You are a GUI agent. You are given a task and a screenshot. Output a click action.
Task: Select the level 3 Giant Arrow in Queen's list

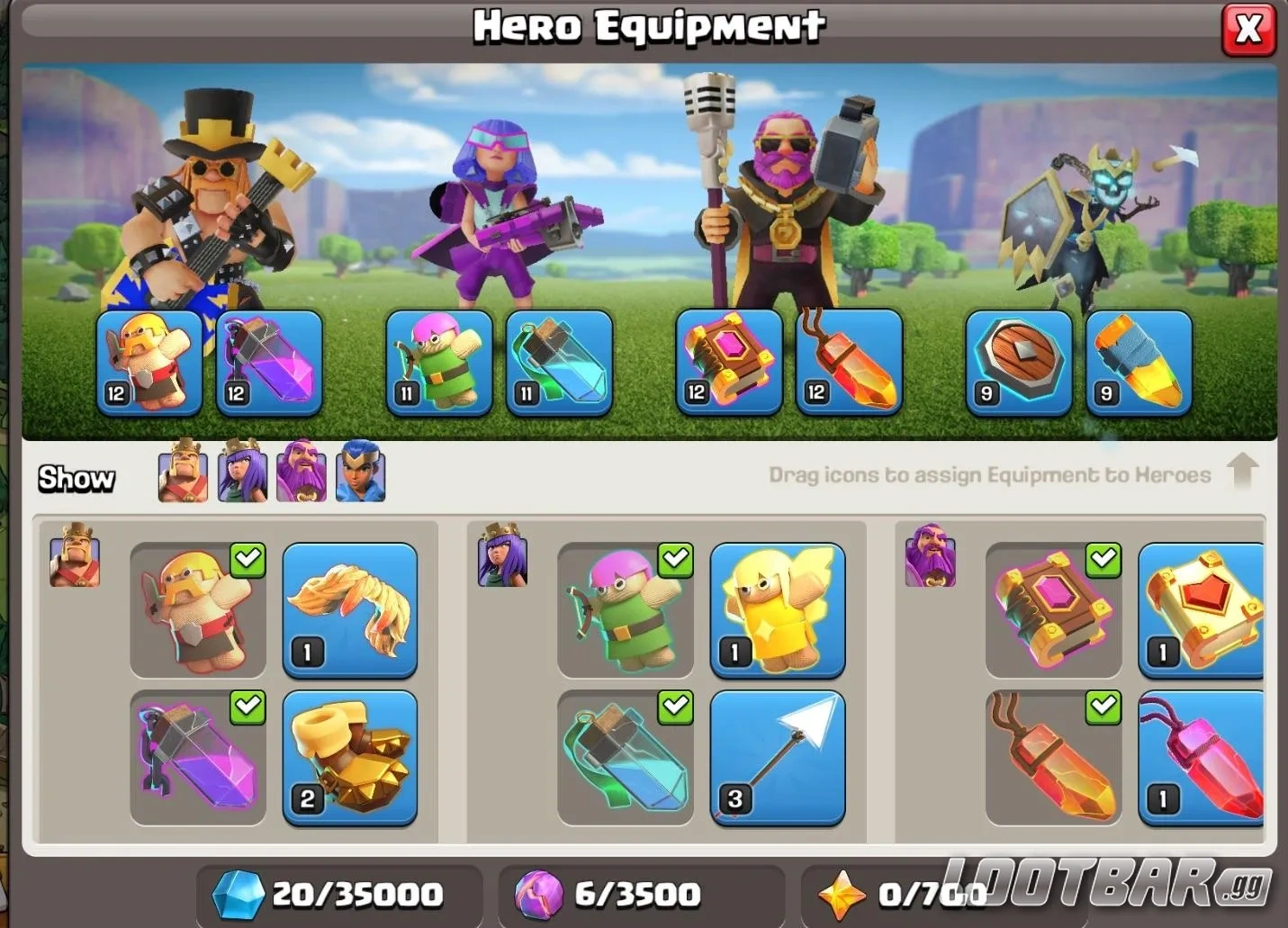coord(777,759)
